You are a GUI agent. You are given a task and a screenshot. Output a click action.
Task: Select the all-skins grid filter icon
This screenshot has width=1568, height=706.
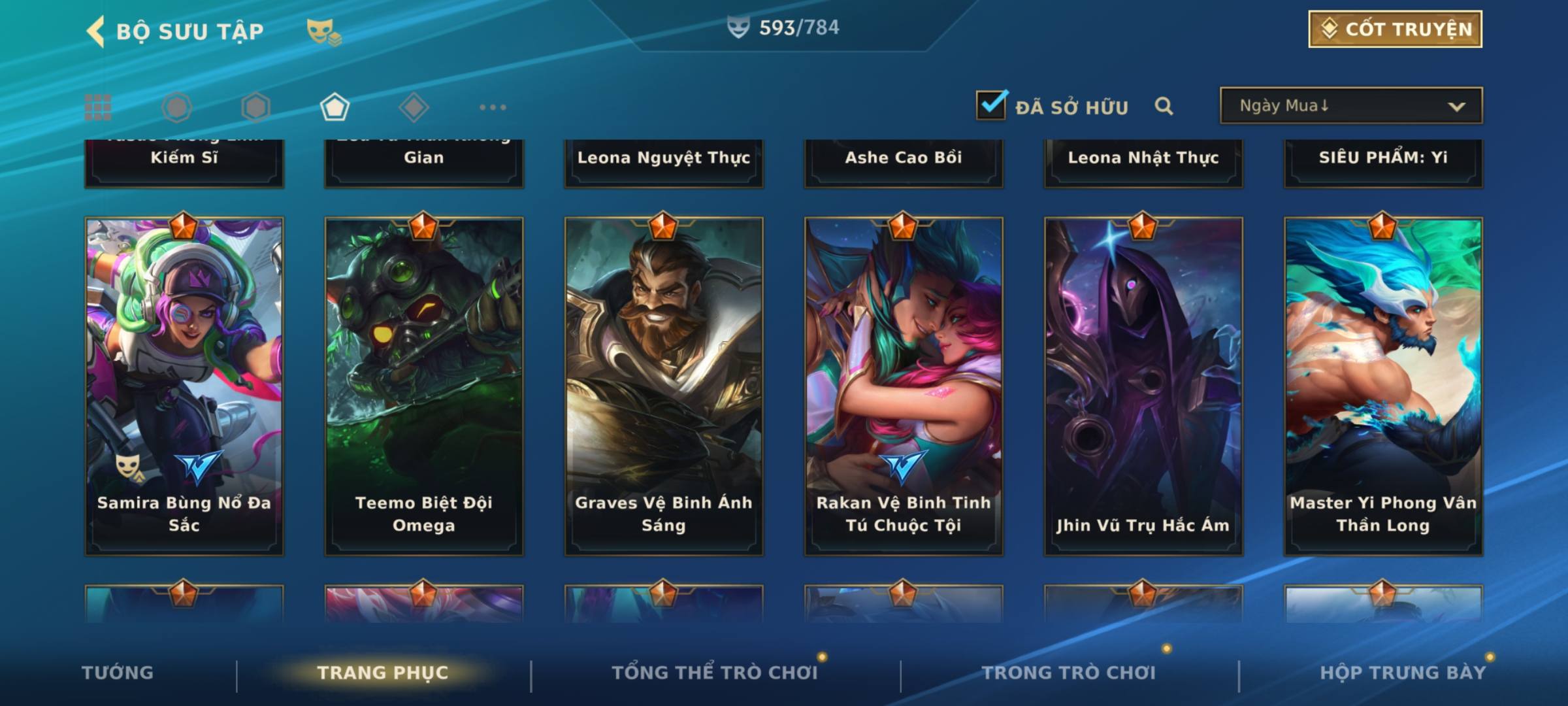point(98,107)
